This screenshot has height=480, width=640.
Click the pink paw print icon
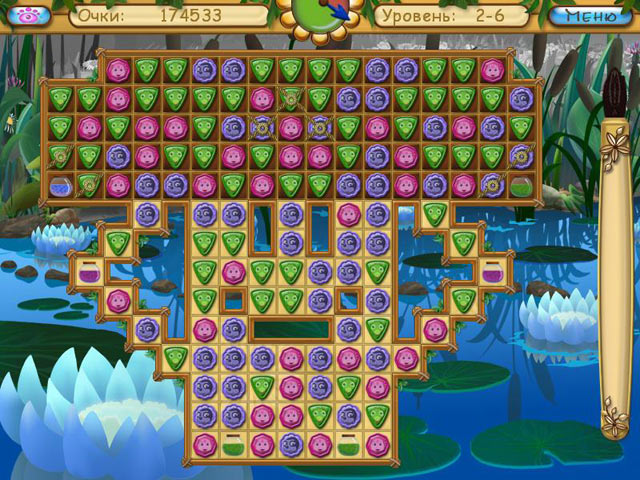(20, 15)
